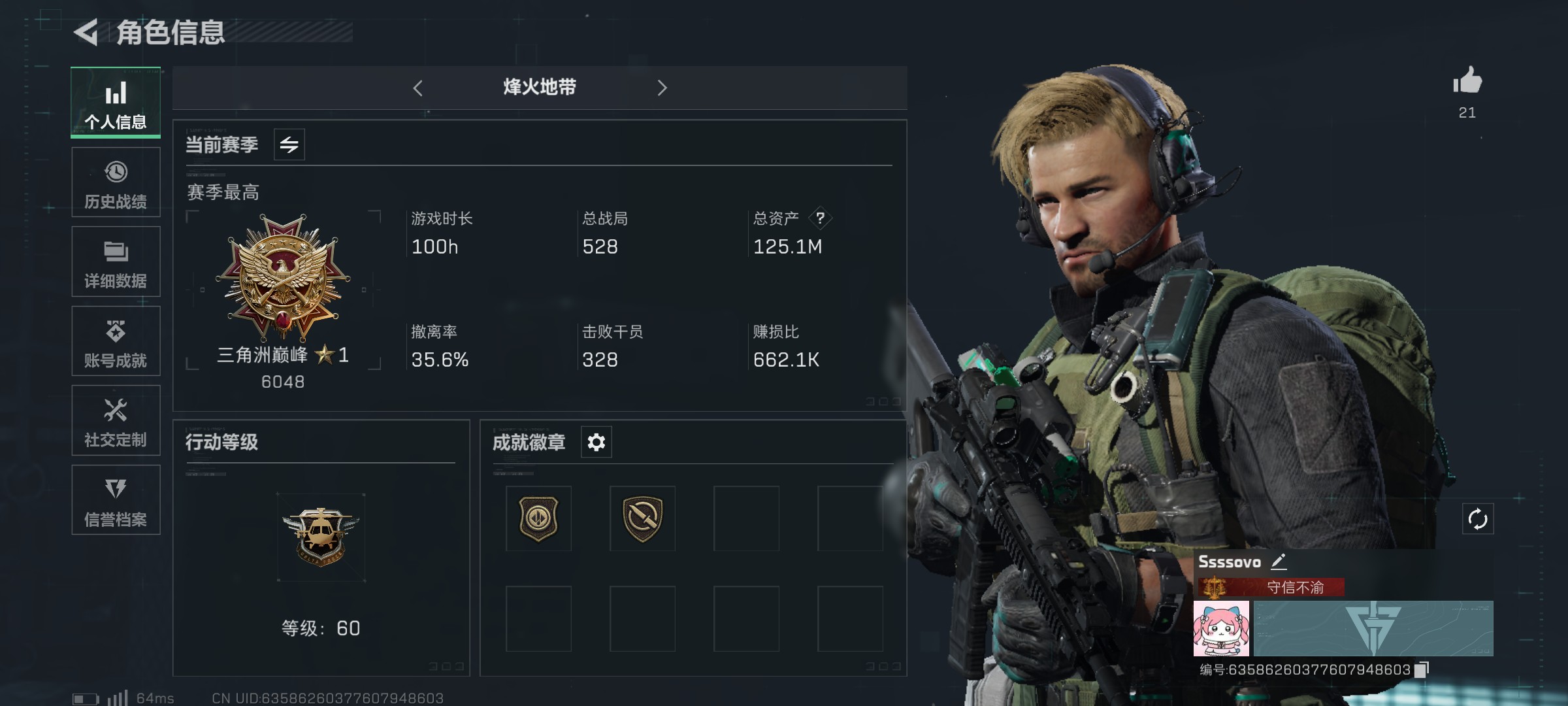Expand the 总资产 question mark tooltip
Viewport: 1568px width, 706px height.
[820, 220]
